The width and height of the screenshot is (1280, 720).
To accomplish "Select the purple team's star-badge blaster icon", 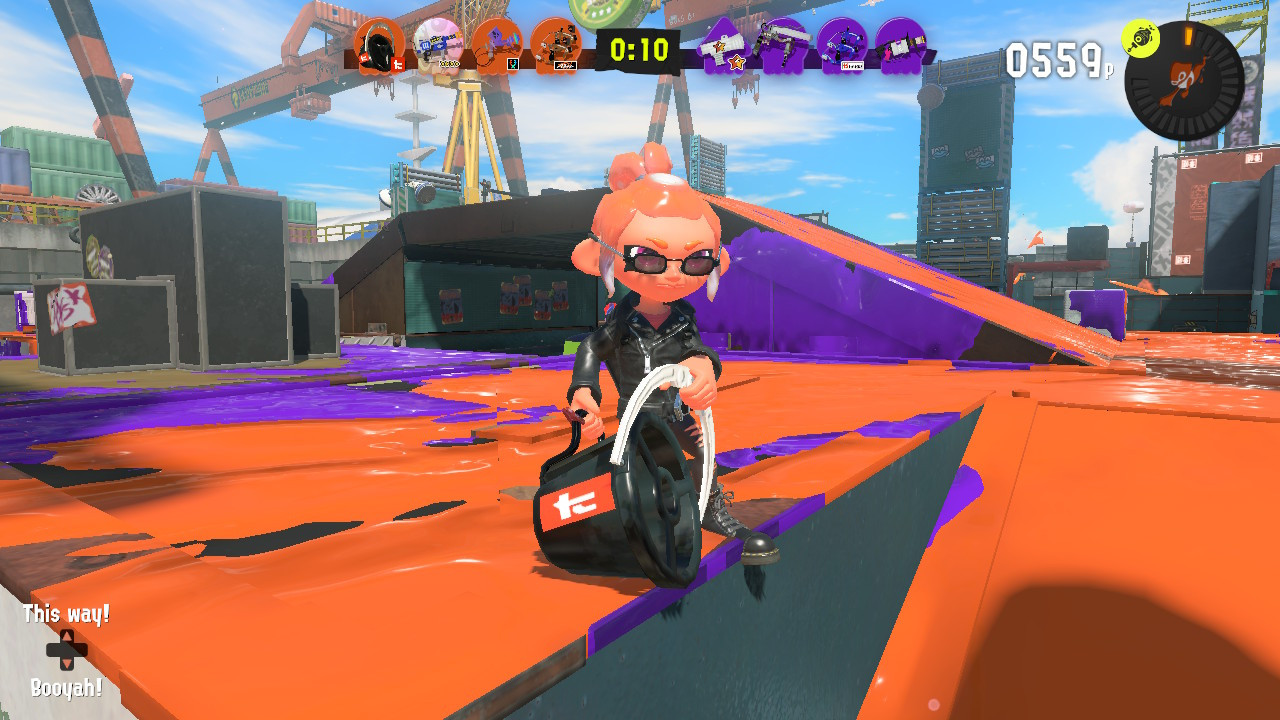I will point(725,45).
